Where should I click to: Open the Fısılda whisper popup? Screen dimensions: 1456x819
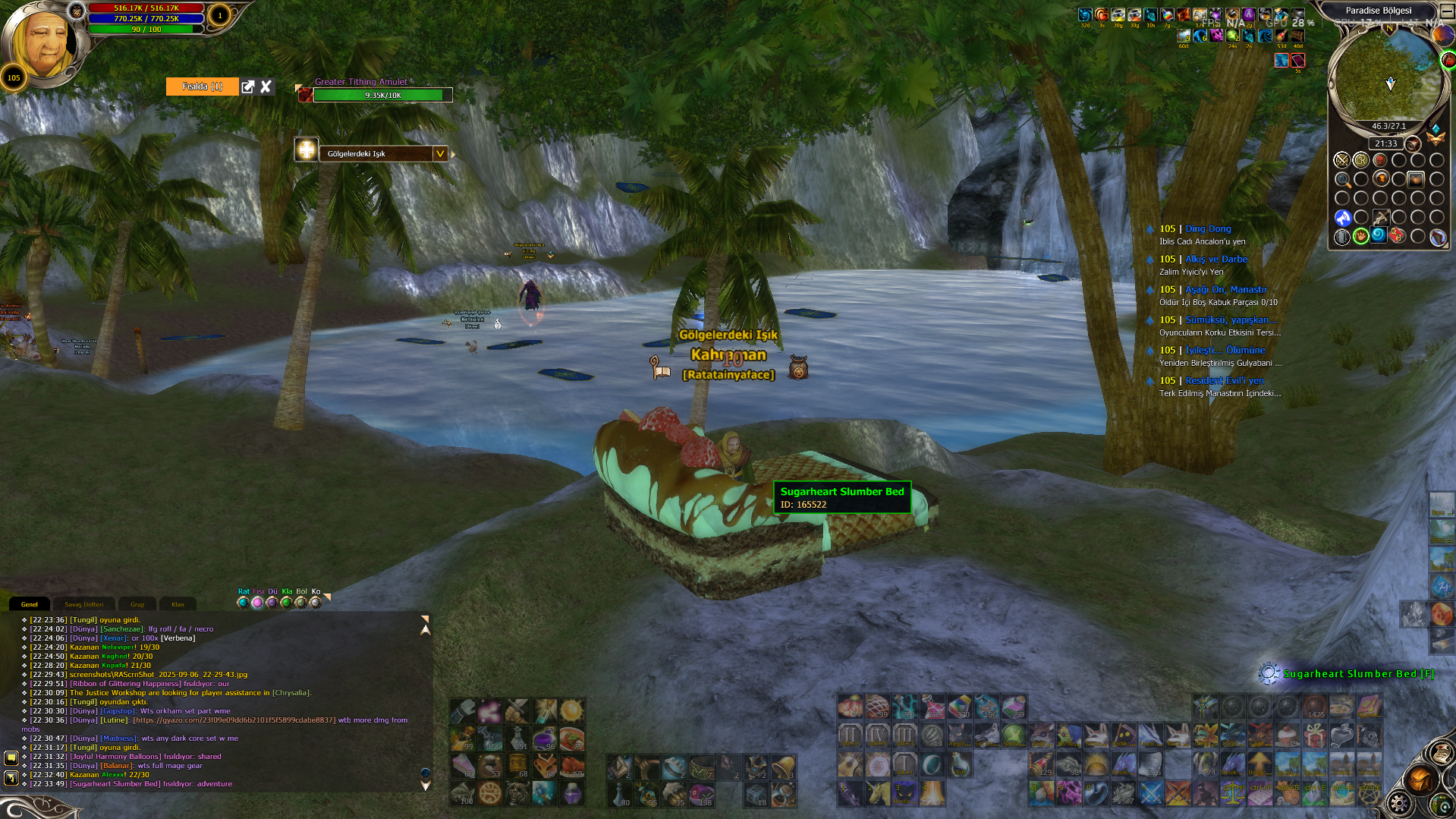coord(248,87)
